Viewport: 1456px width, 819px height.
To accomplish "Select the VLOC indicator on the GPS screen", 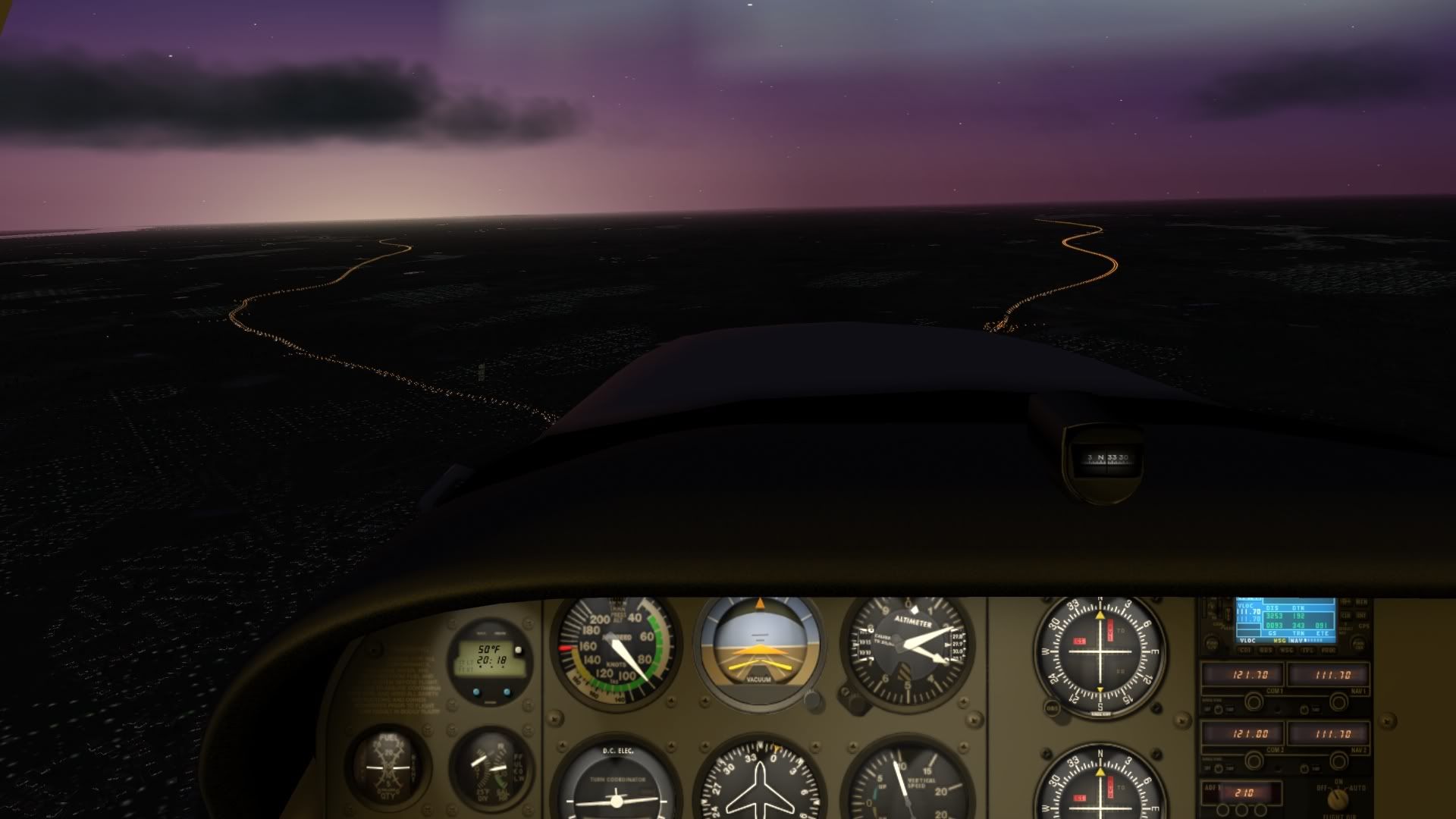I will [1247, 641].
